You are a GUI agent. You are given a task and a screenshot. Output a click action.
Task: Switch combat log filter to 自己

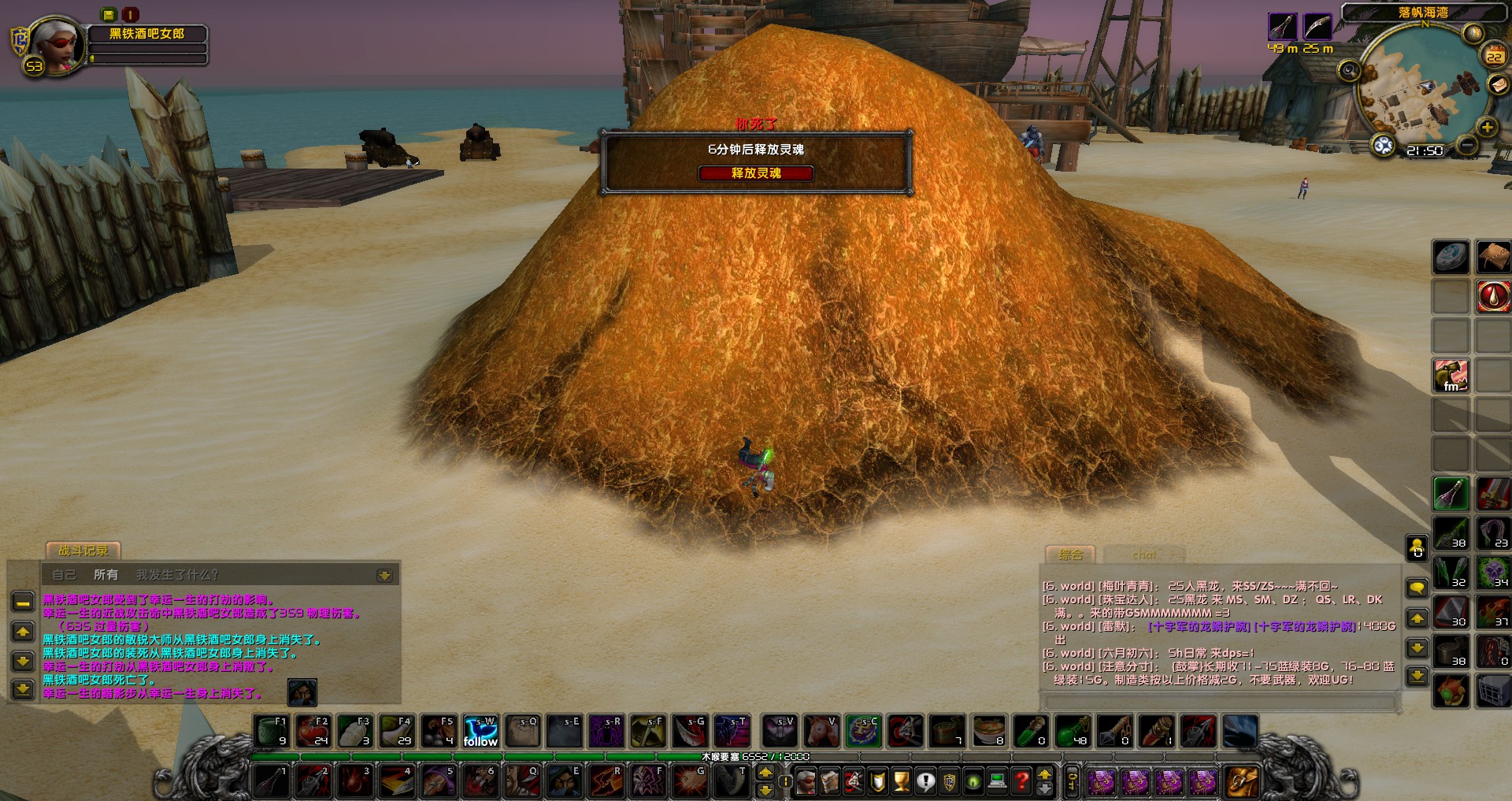(64, 575)
